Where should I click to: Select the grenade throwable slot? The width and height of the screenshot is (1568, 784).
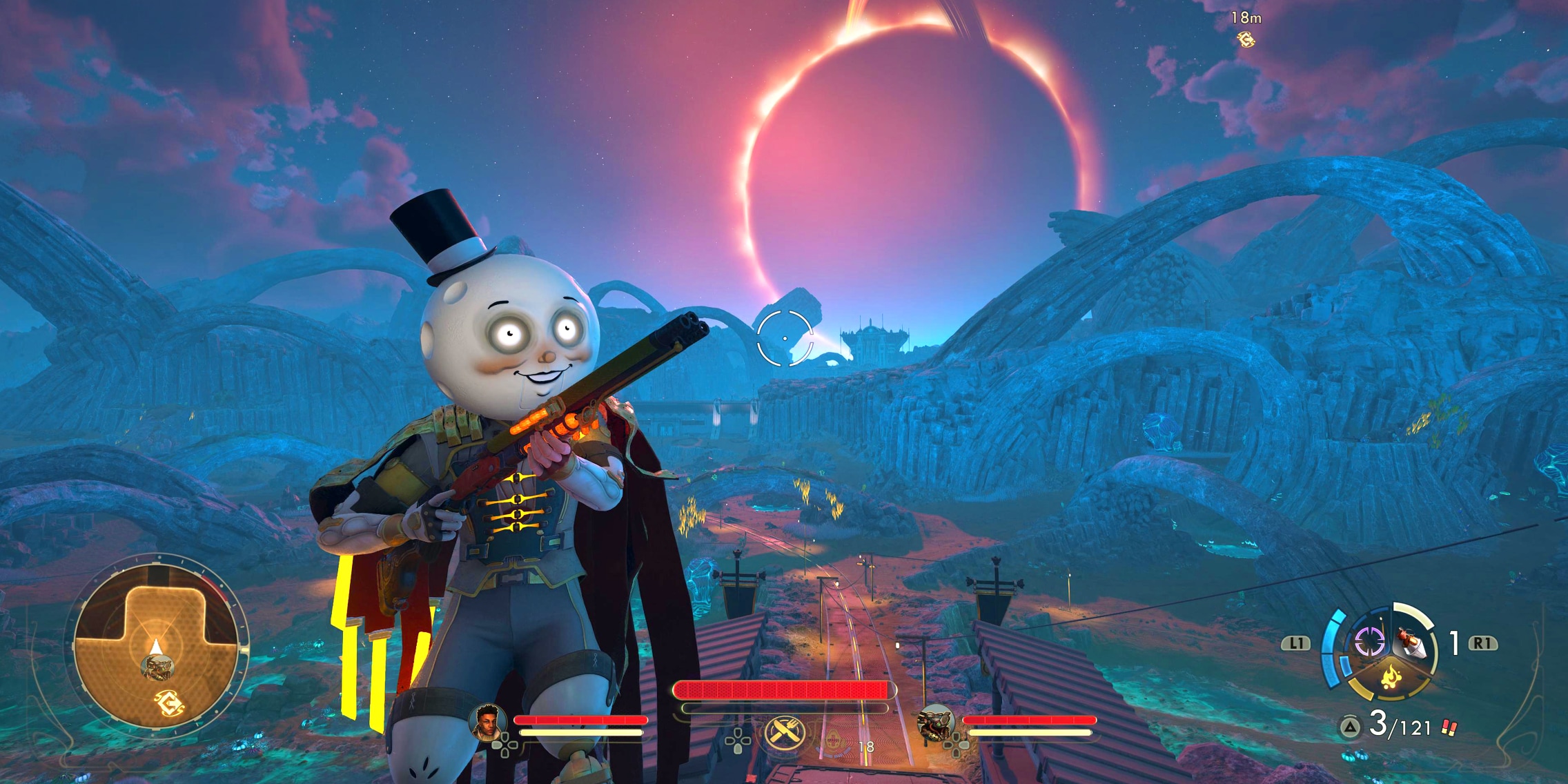click(1409, 643)
